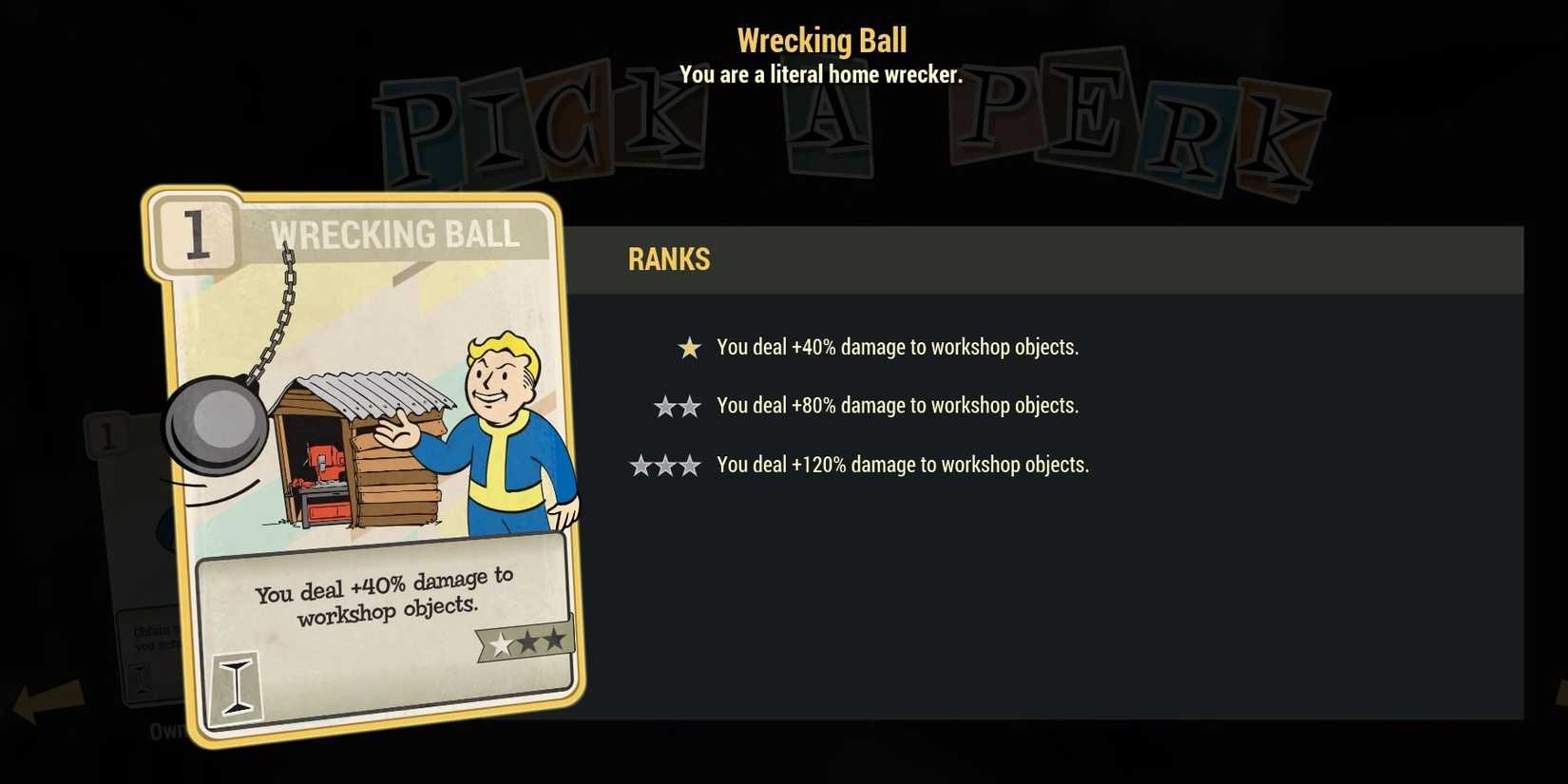Click the RANKS section header
1568x784 pixels.
(668, 258)
